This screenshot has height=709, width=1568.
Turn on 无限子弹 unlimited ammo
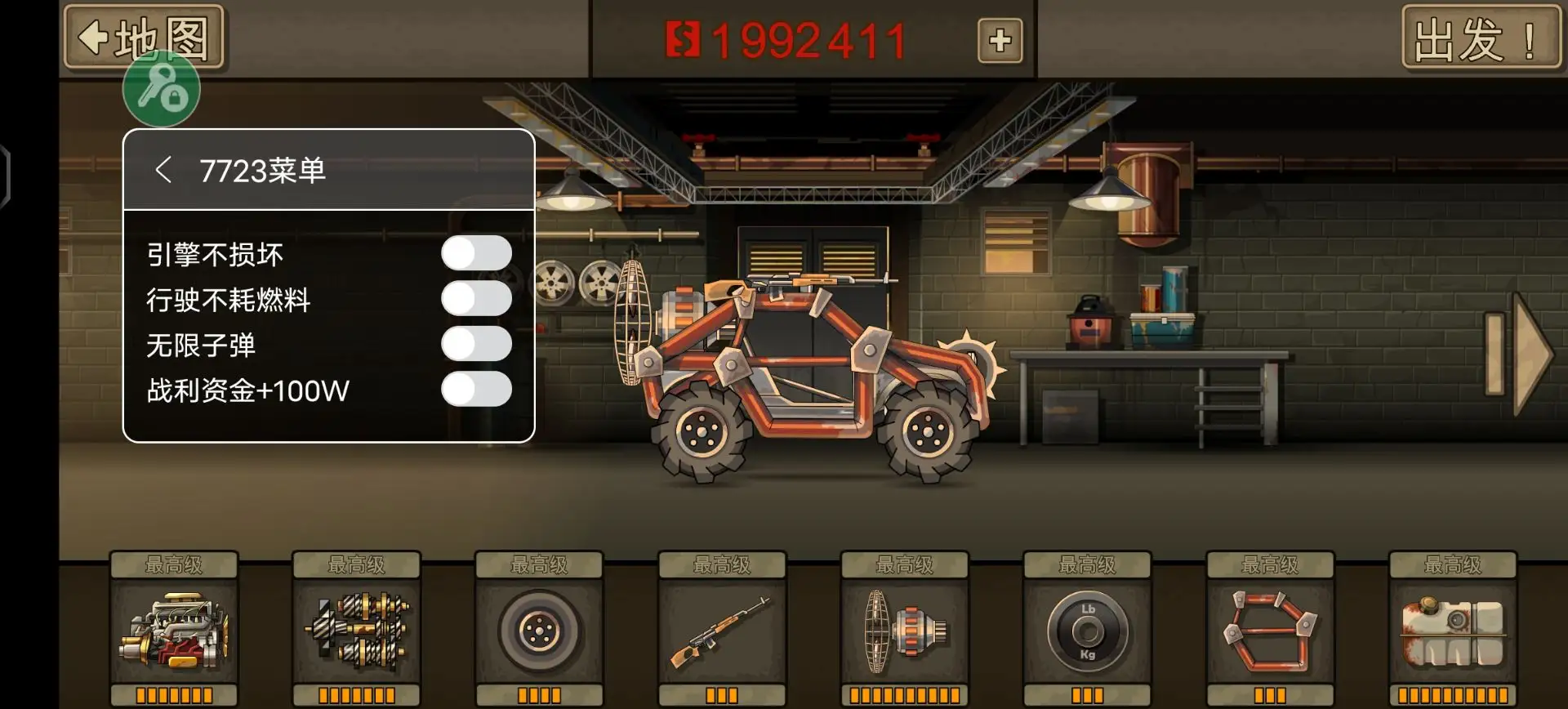point(476,344)
